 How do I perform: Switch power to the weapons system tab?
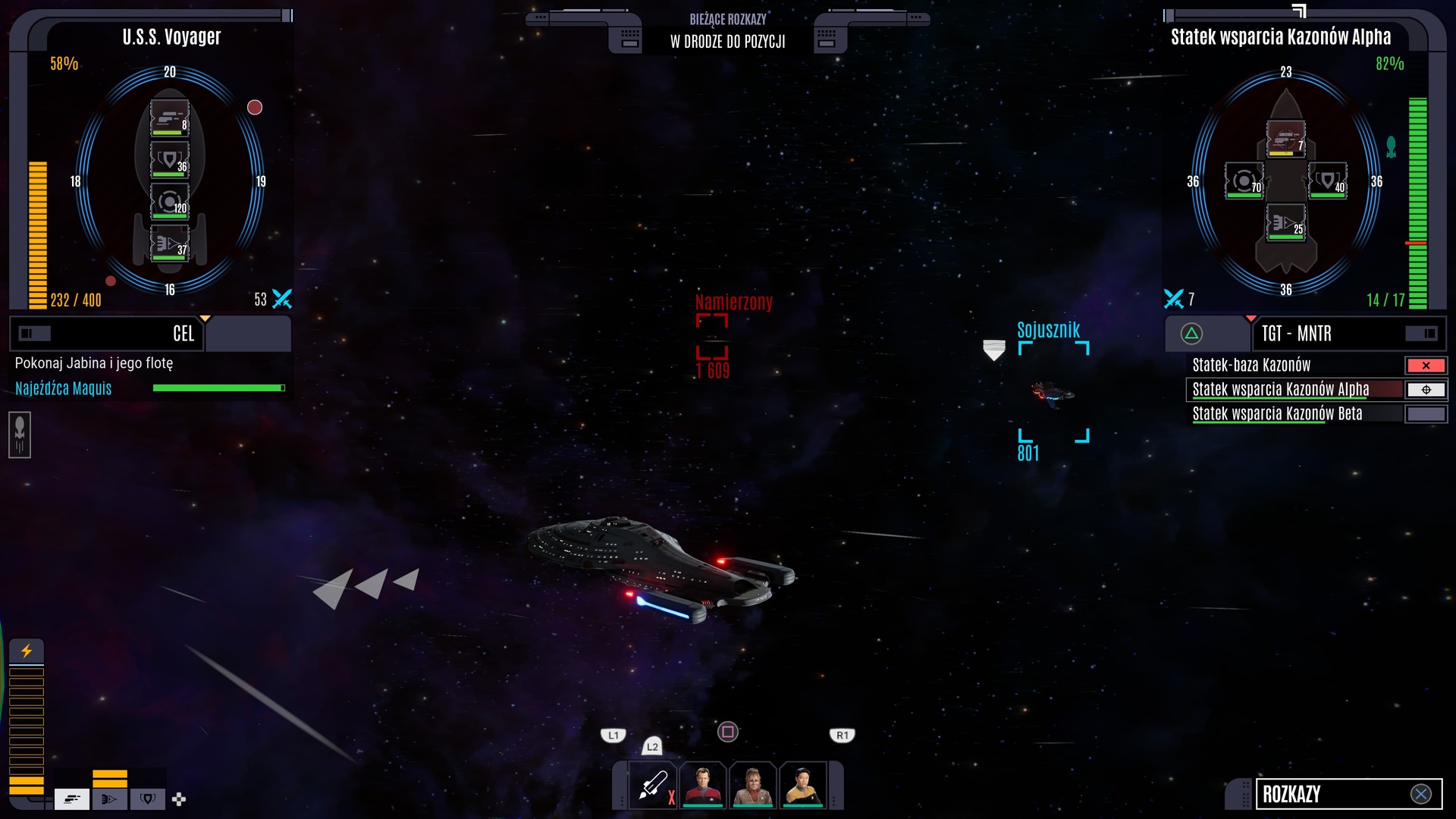pyautogui.click(x=72, y=799)
